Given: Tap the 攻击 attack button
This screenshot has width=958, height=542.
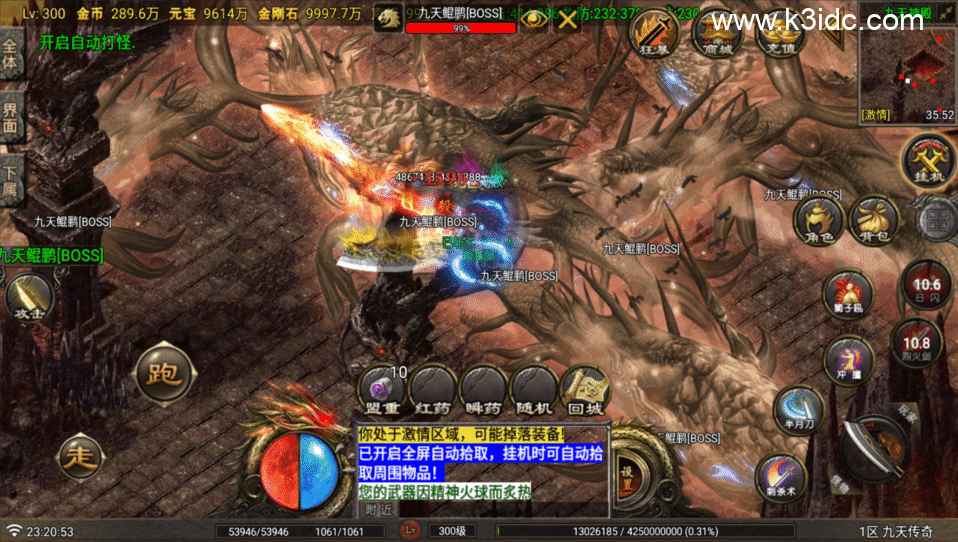Looking at the screenshot, I should tap(28, 295).
